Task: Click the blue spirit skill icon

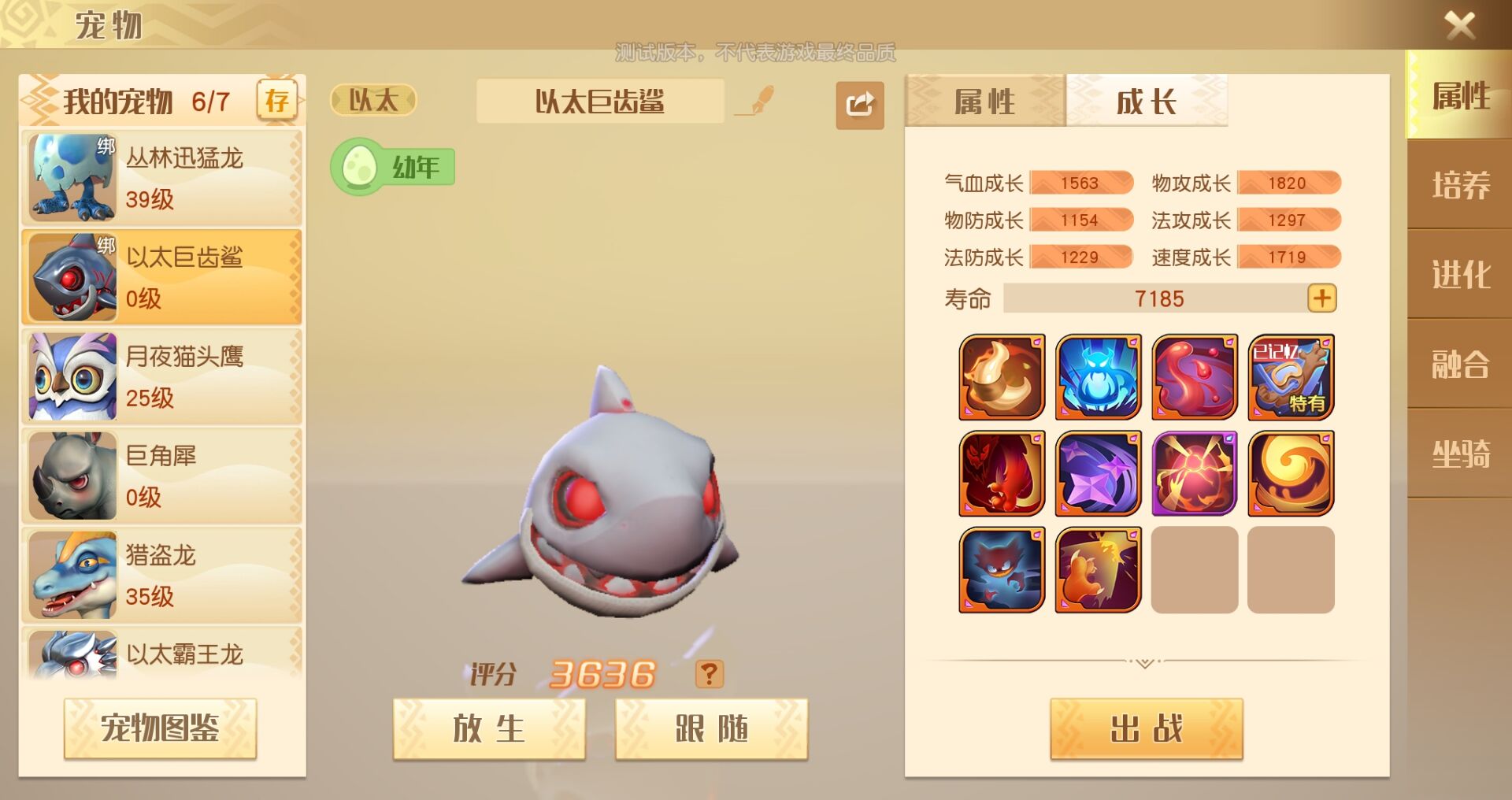Action: click(x=1097, y=378)
